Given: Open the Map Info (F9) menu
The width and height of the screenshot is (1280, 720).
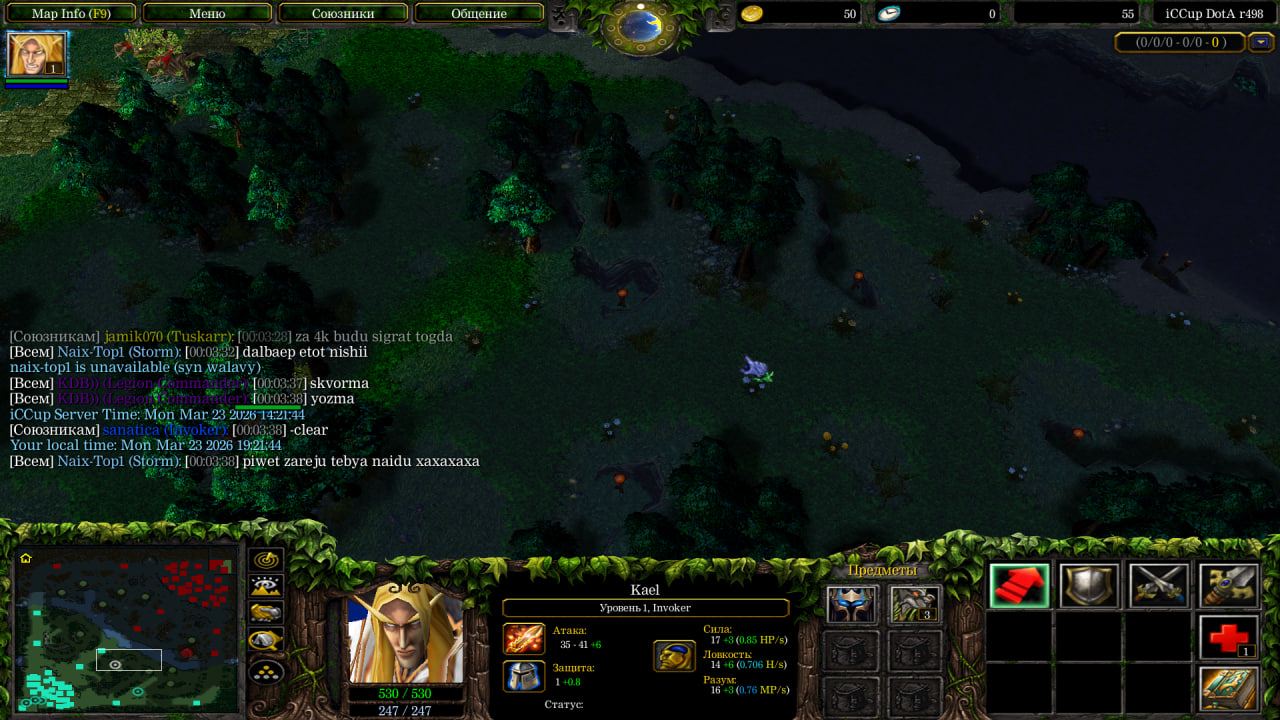Looking at the screenshot, I should point(71,14).
